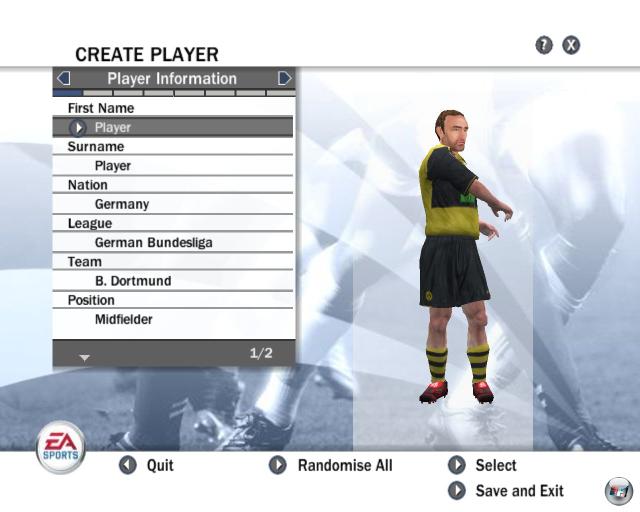Change the Nation set to Germany
640x512 pixels.
click(x=173, y=204)
